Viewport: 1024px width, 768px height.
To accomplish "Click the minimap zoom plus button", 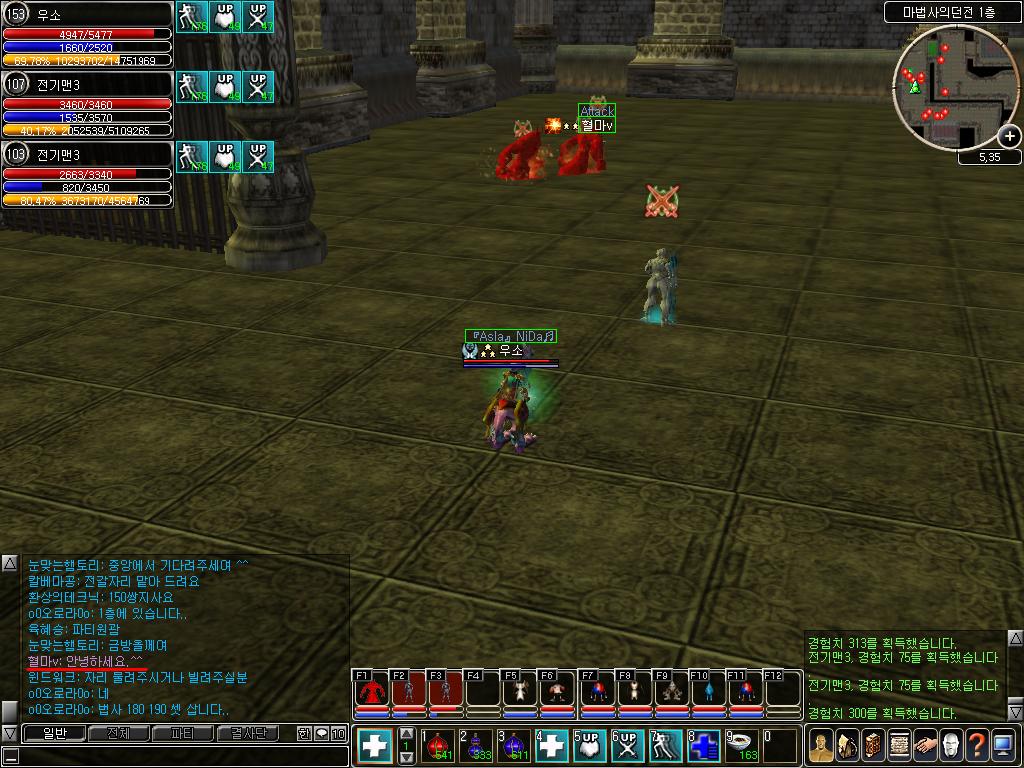I will 1009,137.
